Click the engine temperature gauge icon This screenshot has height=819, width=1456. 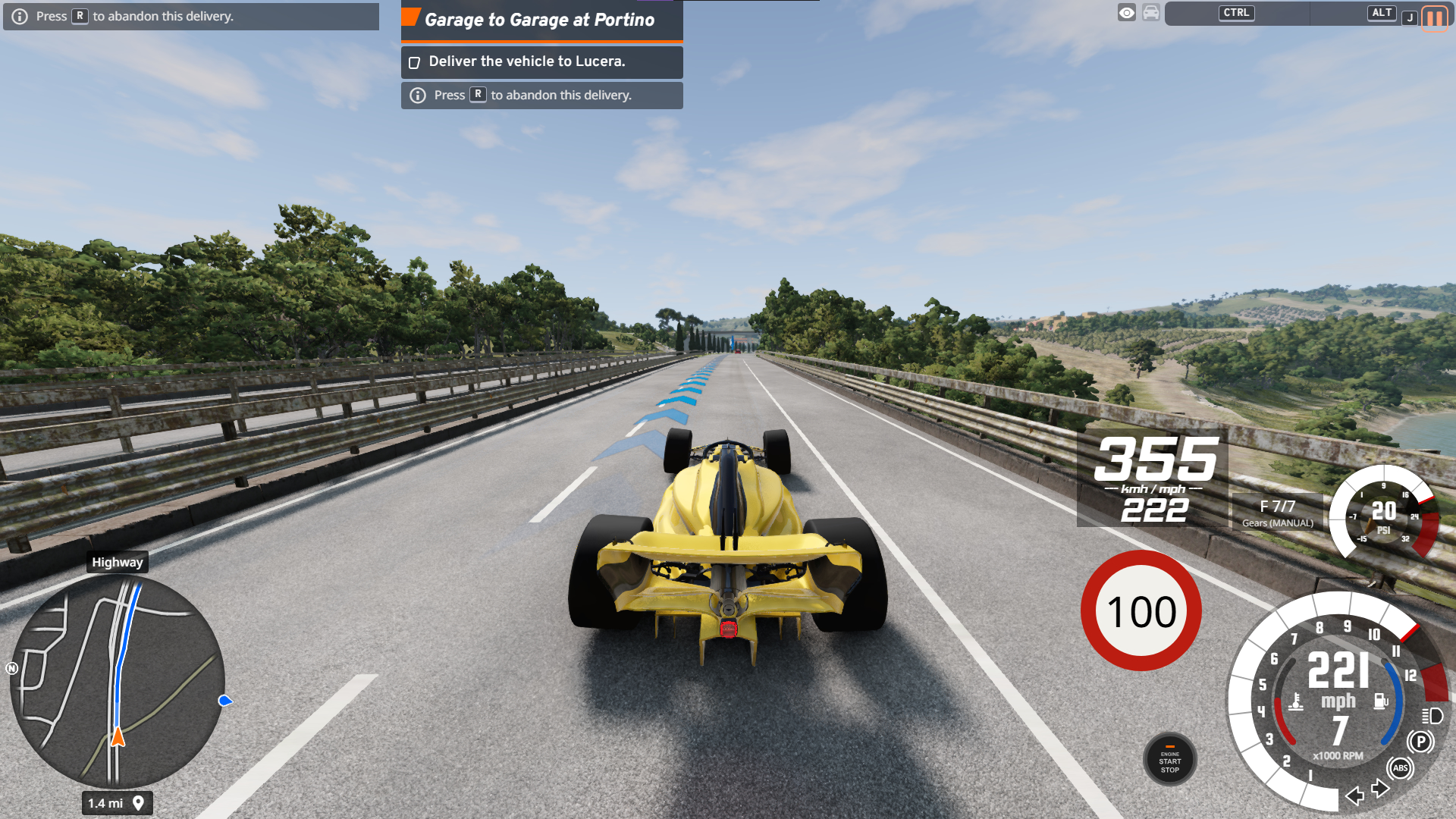1296,701
